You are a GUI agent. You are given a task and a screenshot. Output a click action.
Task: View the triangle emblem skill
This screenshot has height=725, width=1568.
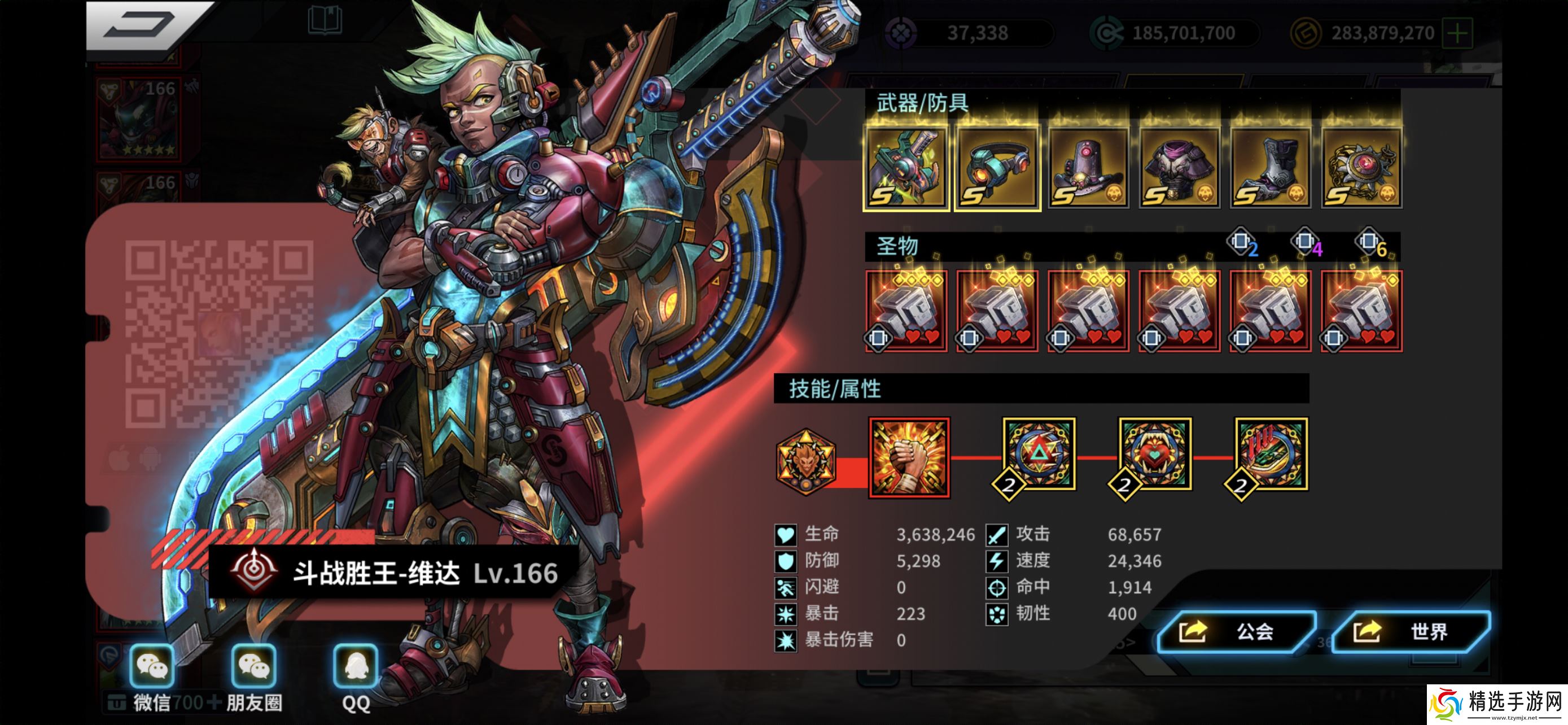(x=1039, y=454)
